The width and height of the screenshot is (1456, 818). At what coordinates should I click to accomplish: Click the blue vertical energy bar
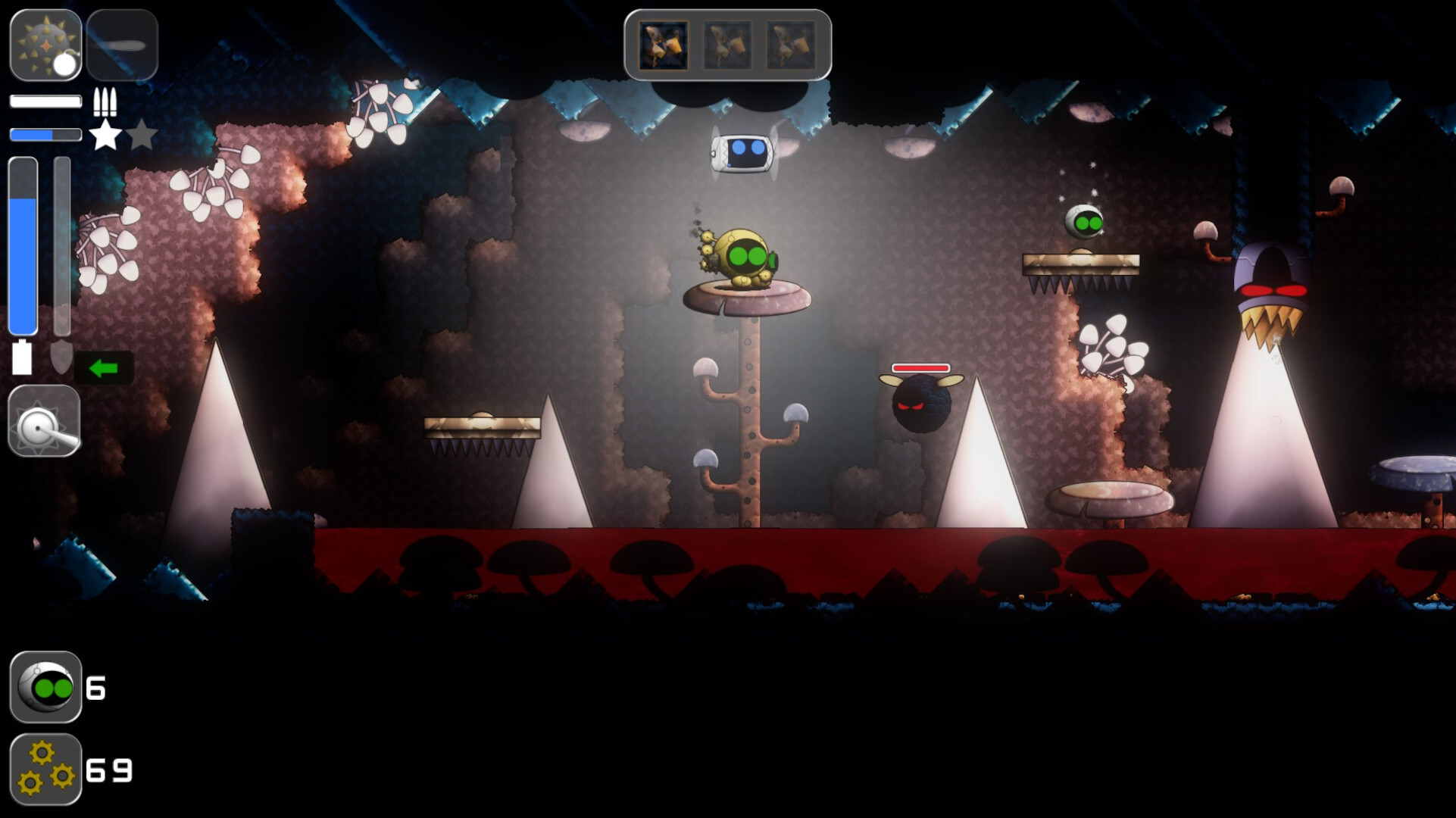click(23, 246)
